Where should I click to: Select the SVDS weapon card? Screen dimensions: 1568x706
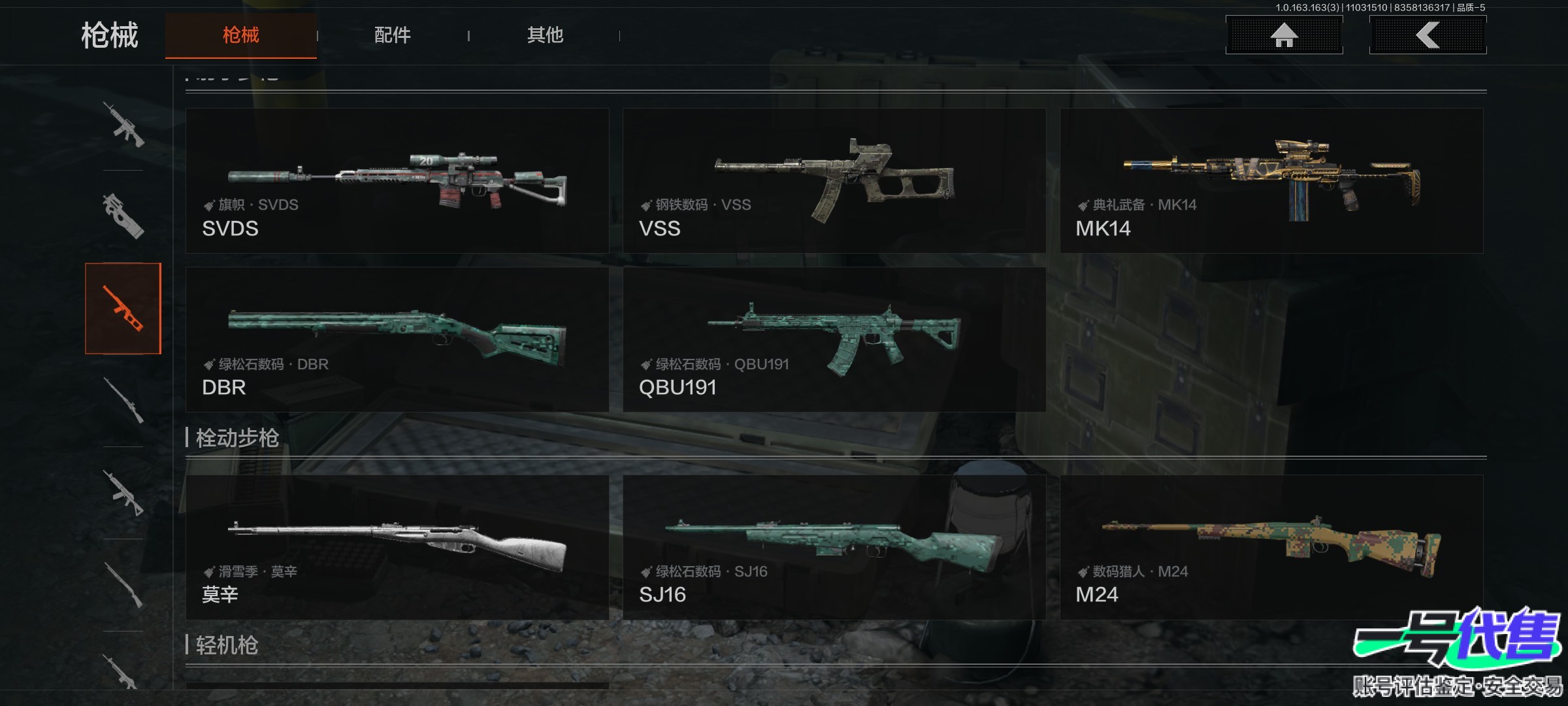click(397, 180)
